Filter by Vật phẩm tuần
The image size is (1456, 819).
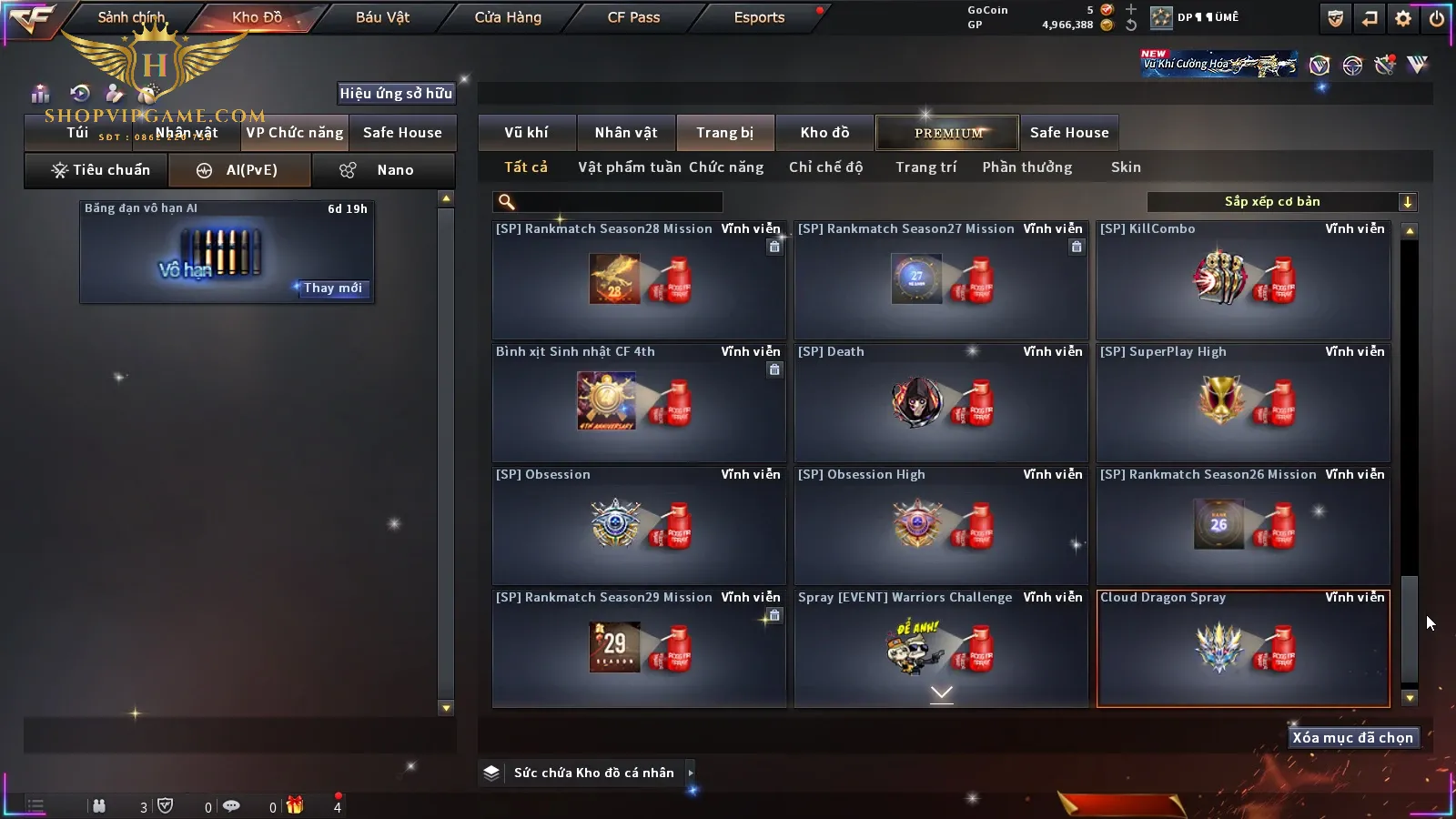pyautogui.click(x=630, y=167)
